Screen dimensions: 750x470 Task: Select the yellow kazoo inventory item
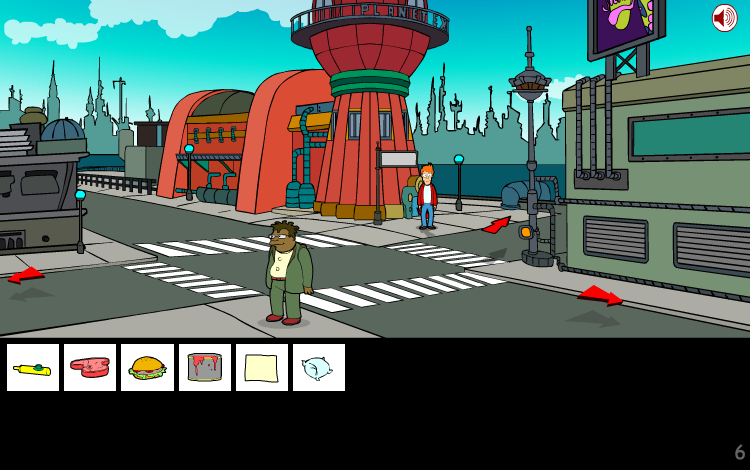click(33, 368)
